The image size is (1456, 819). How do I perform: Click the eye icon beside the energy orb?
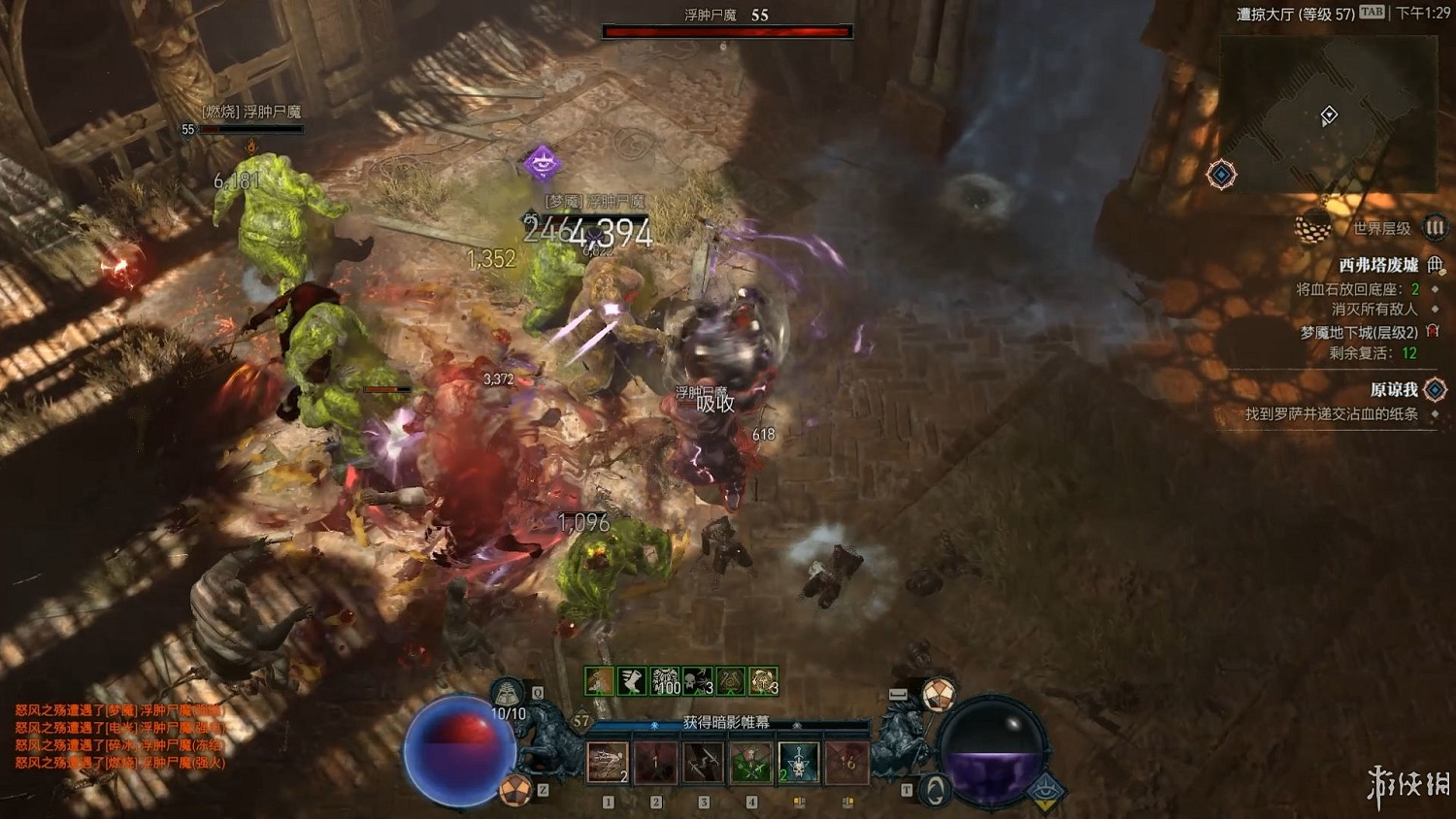tap(1044, 791)
